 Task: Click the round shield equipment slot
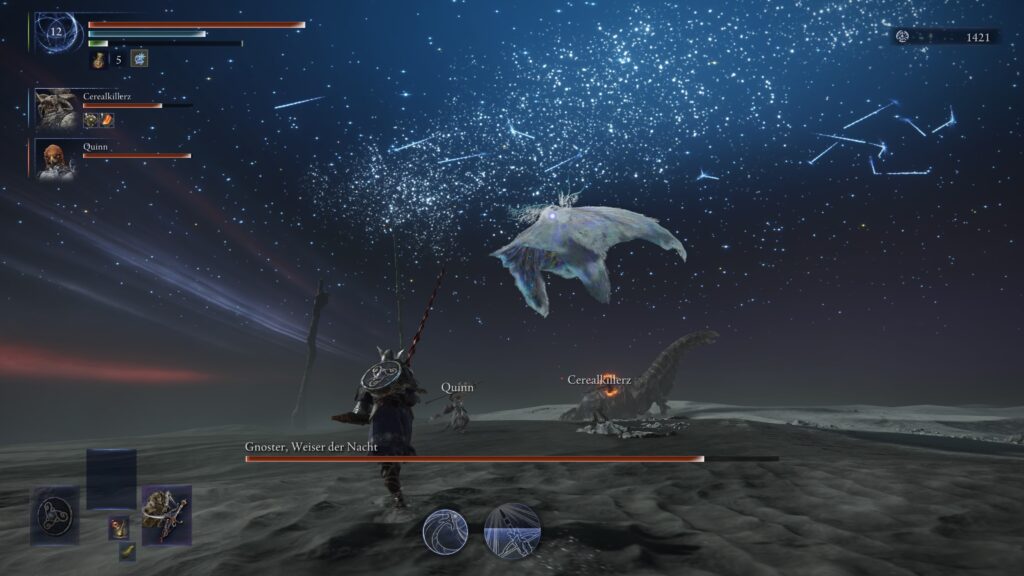53,515
